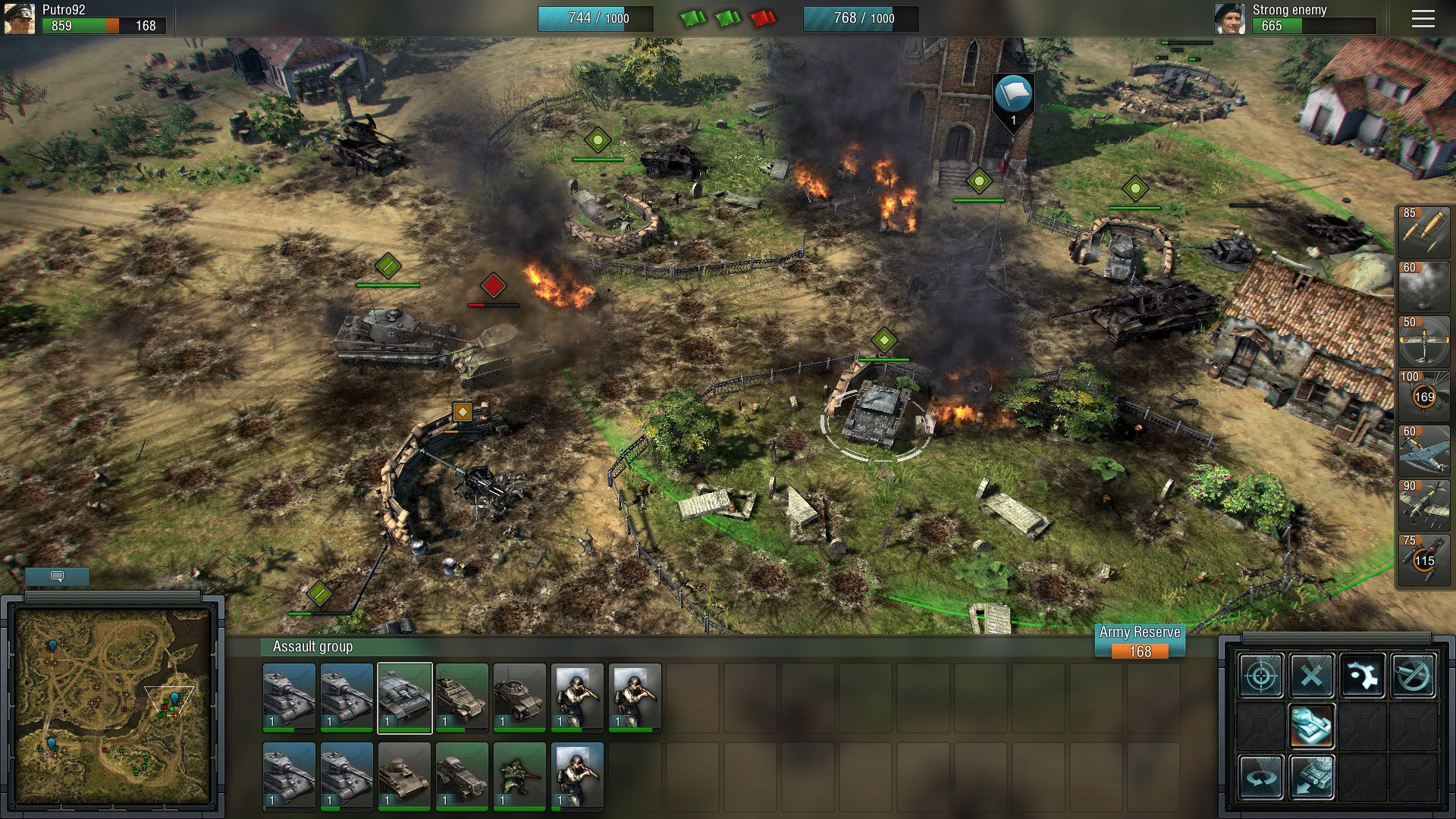Click the tank reverse arrow command

point(1312,777)
